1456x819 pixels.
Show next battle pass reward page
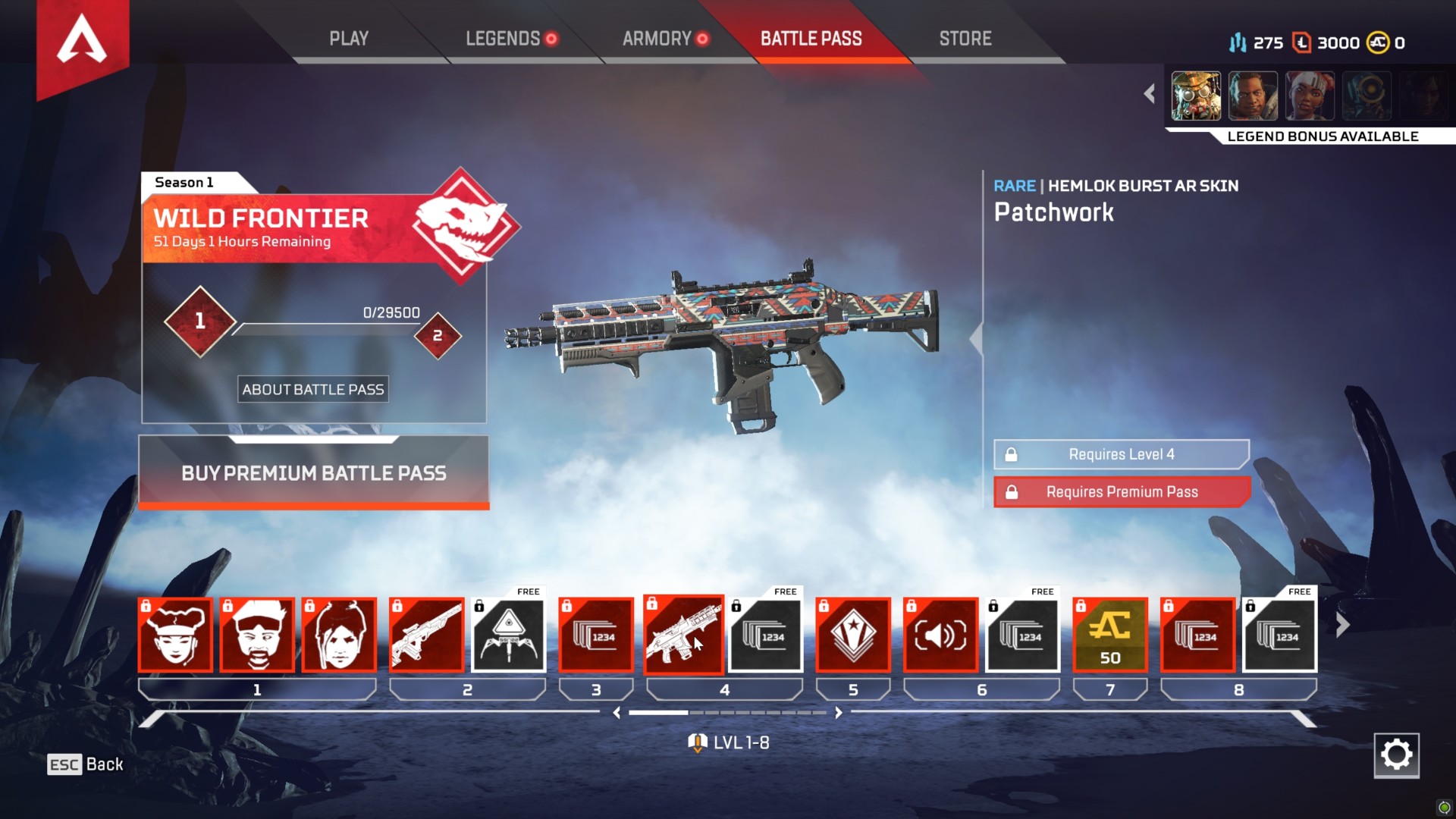[1342, 626]
